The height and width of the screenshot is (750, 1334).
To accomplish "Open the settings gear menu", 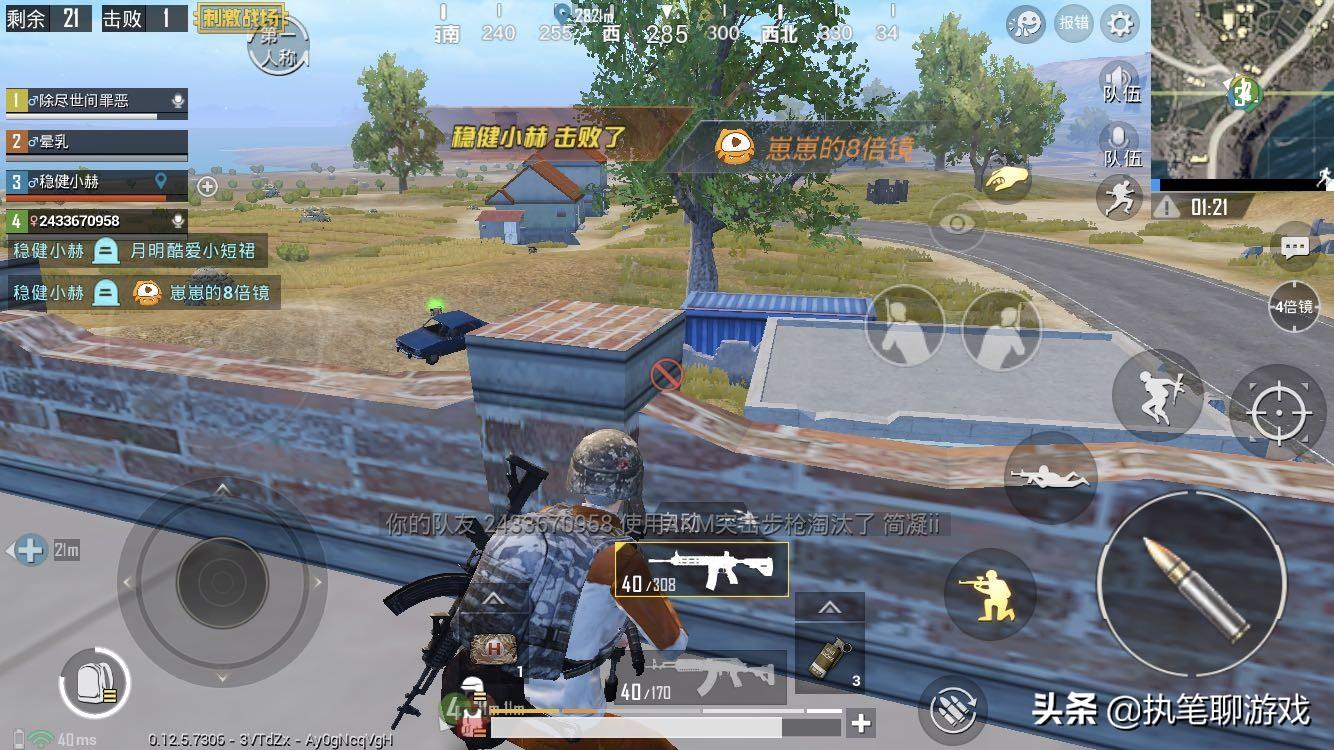I will pyautogui.click(x=1120, y=23).
